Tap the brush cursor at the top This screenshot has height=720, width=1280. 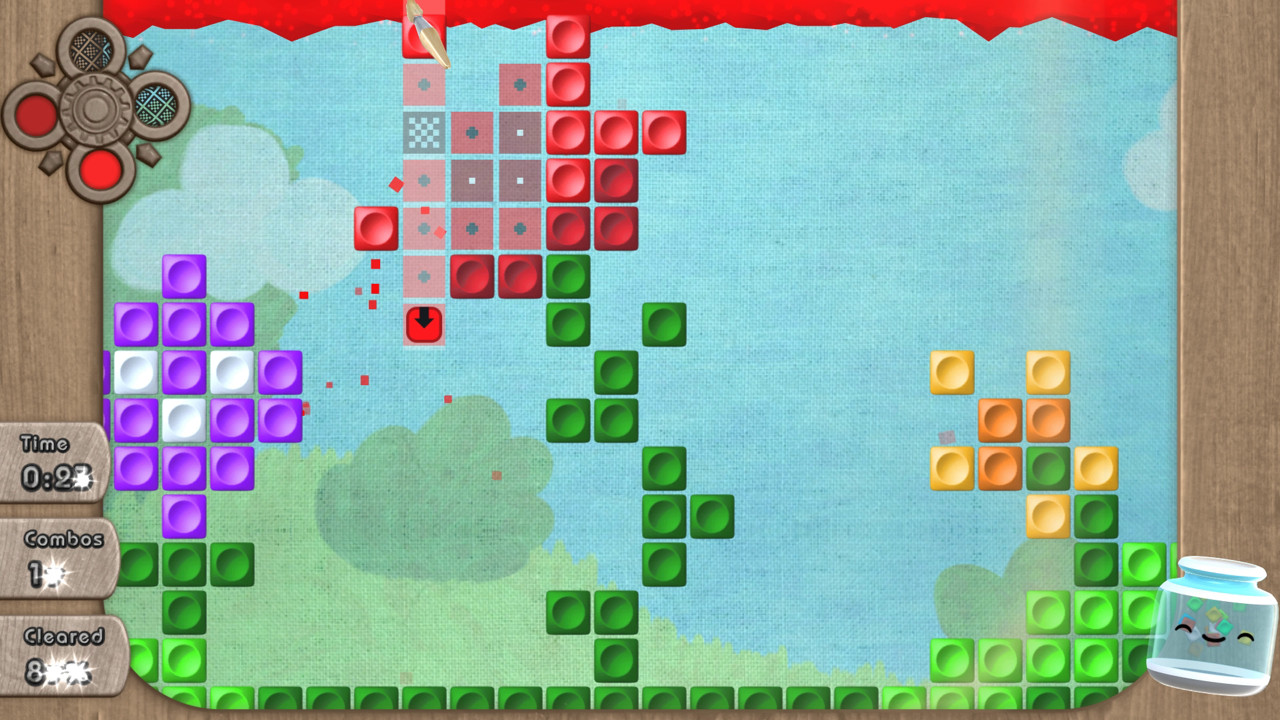click(425, 30)
